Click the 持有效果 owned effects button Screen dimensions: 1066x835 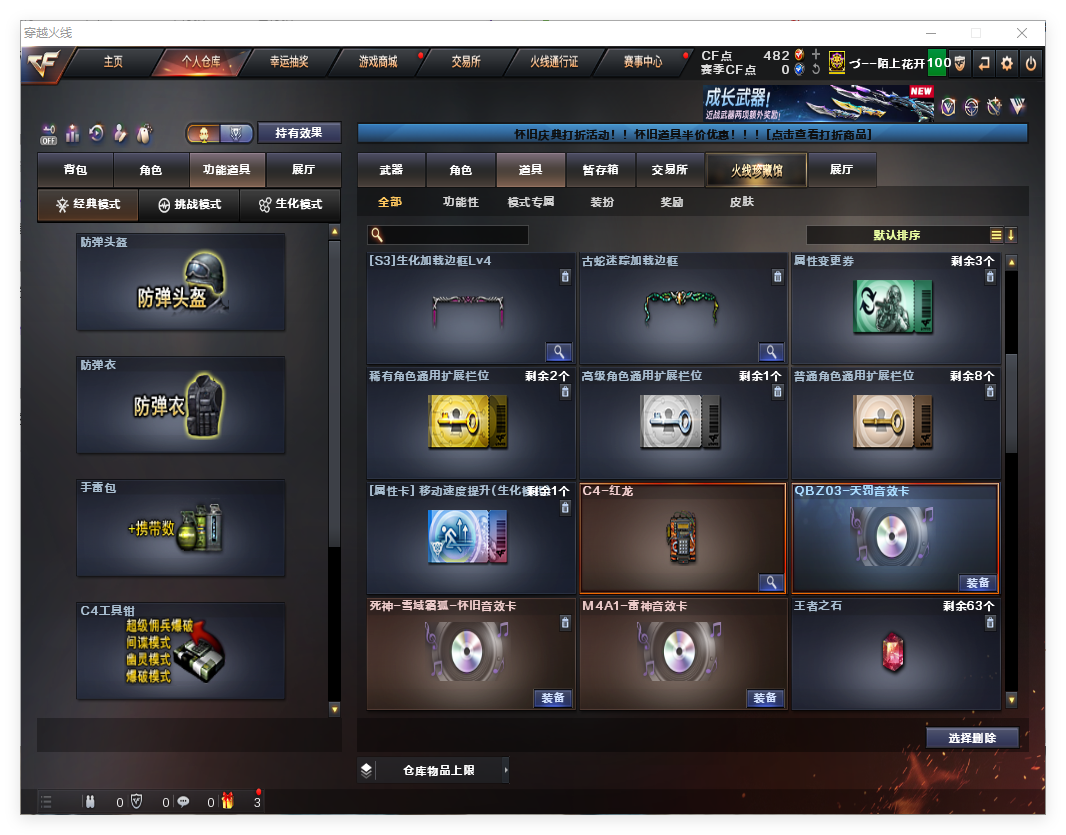(299, 133)
